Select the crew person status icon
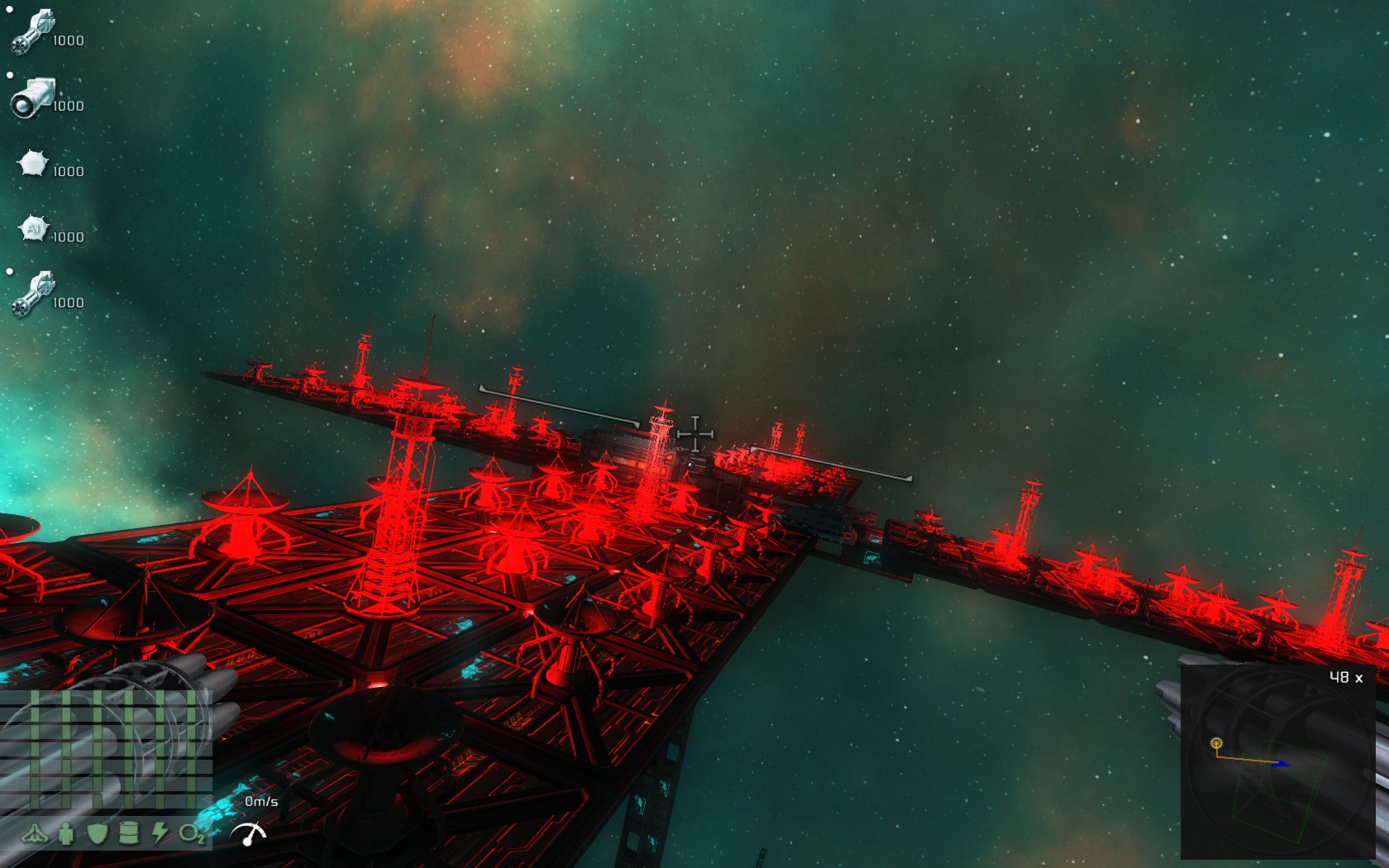Image resolution: width=1389 pixels, height=868 pixels. (x=66, y=834)
